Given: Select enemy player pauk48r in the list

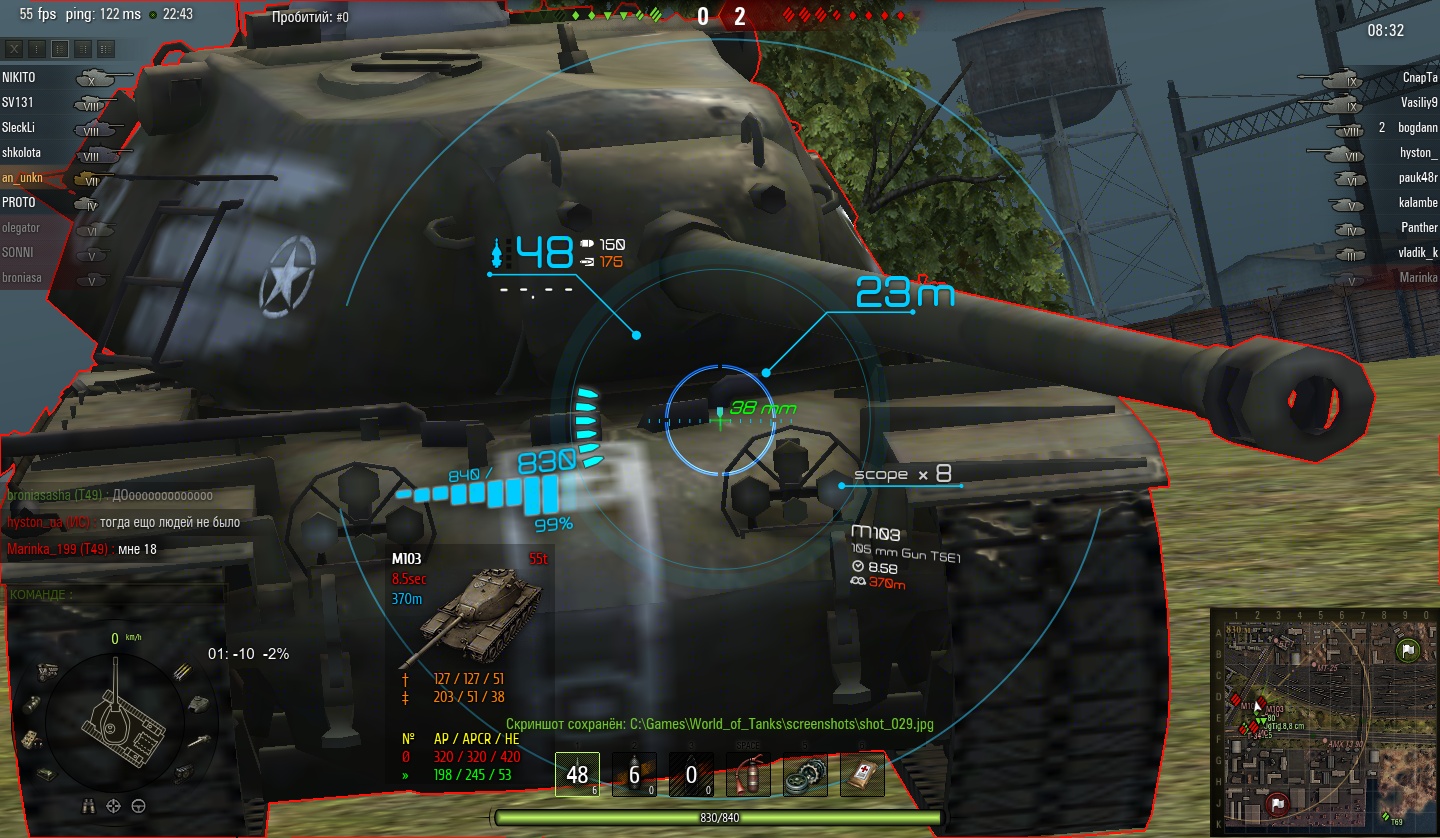Looking at the screenshot, I should [x=1418, y=177].
